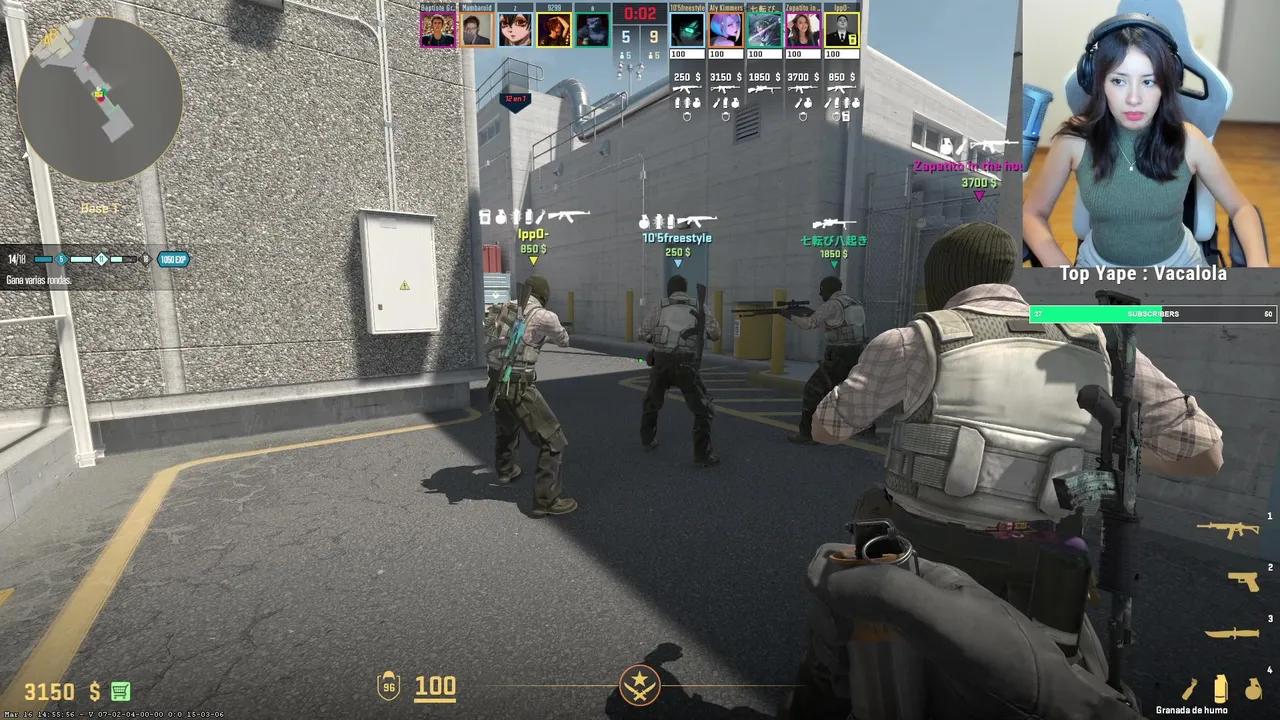
Task: Click the bomb objective icon at bottom center
Action: (x=640, y=685)
